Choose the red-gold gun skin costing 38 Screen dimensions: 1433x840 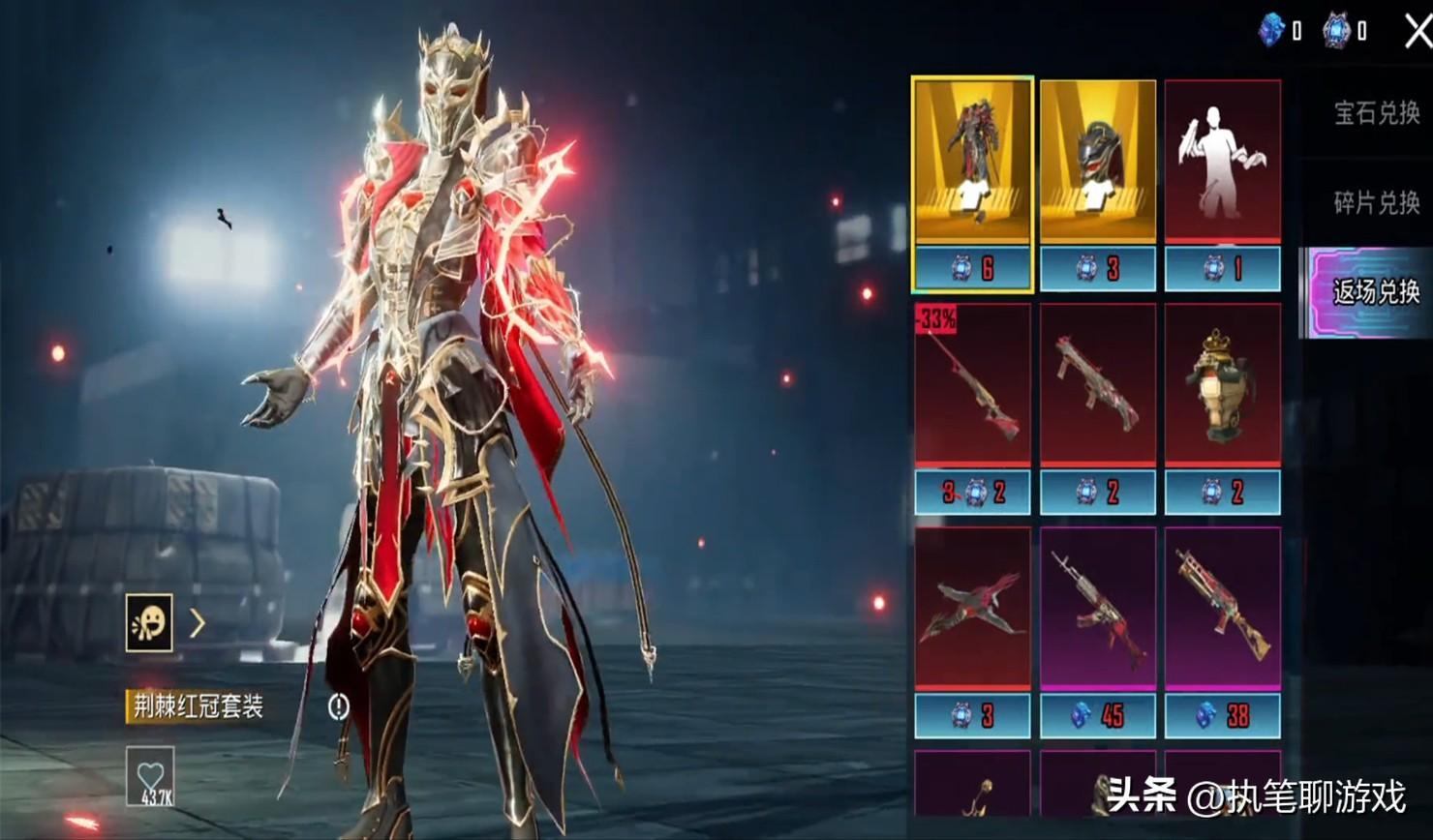[x=1222, y=610]
